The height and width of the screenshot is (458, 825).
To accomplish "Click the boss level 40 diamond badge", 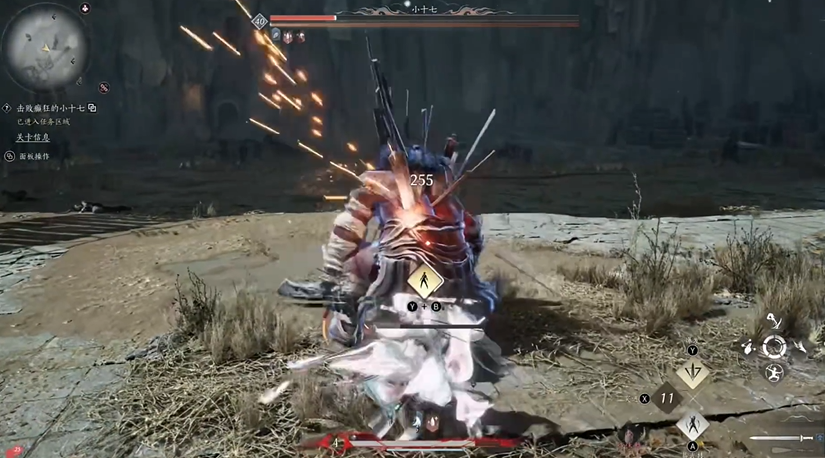I will pos(260,20).
